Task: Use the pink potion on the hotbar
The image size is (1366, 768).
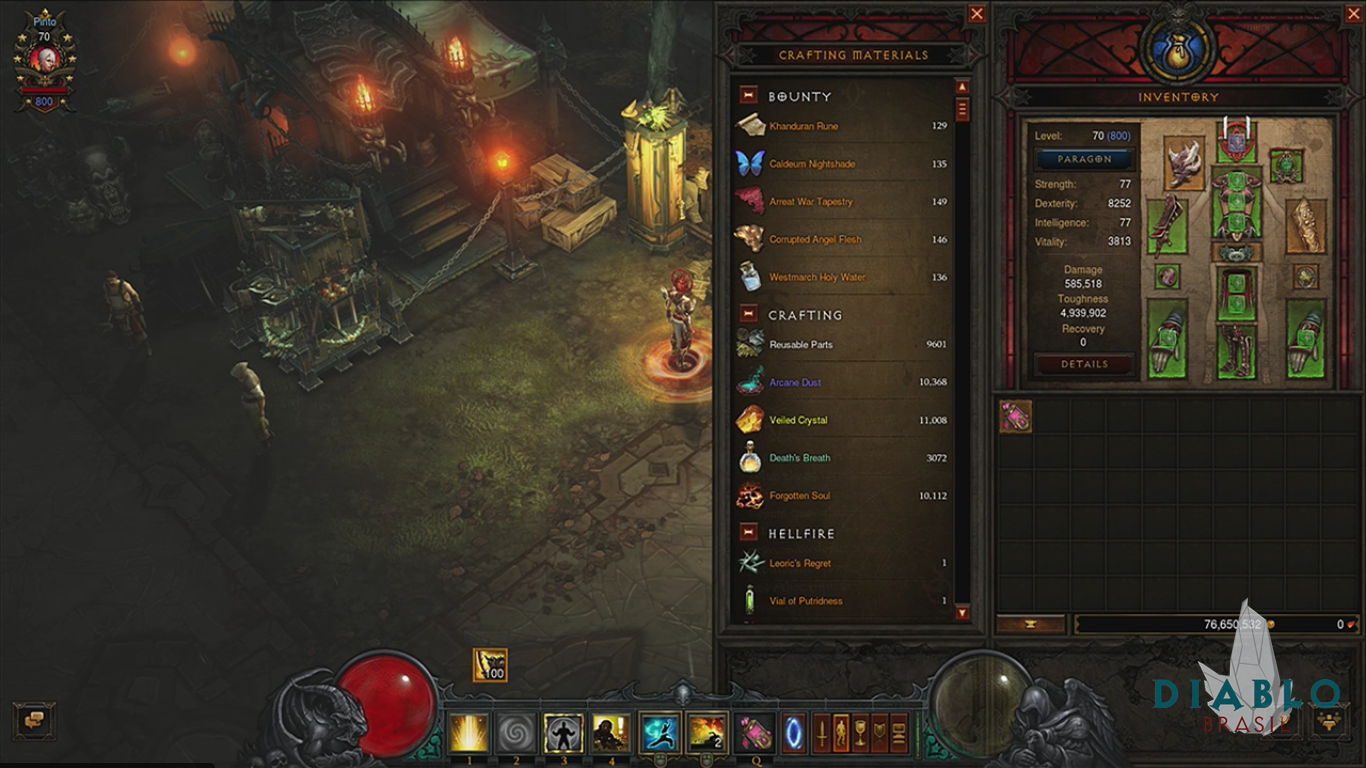Action: pyautogui.click(x=754, y=733)
